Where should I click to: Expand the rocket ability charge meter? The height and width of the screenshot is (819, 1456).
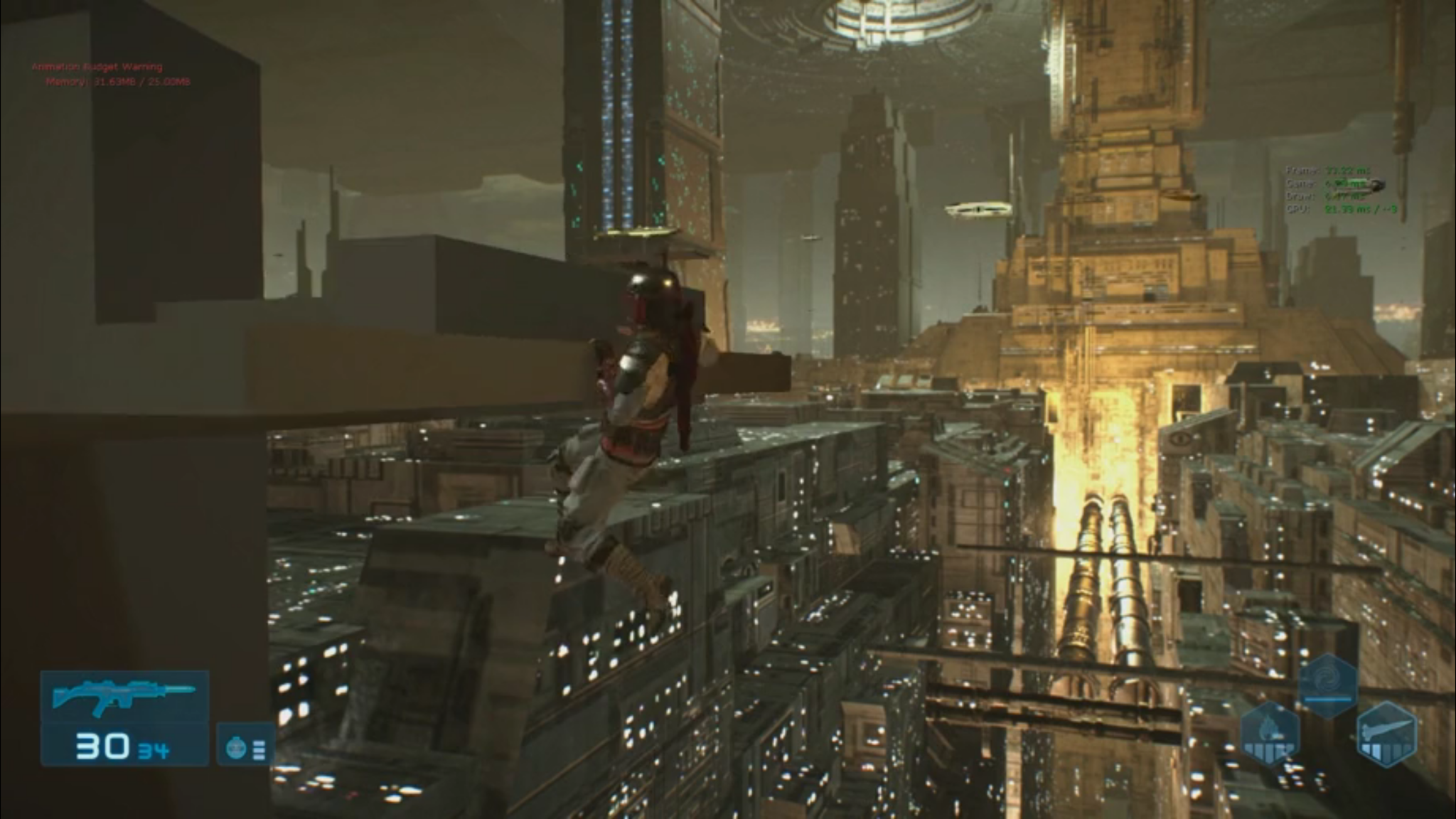[x=1386, y=750]
